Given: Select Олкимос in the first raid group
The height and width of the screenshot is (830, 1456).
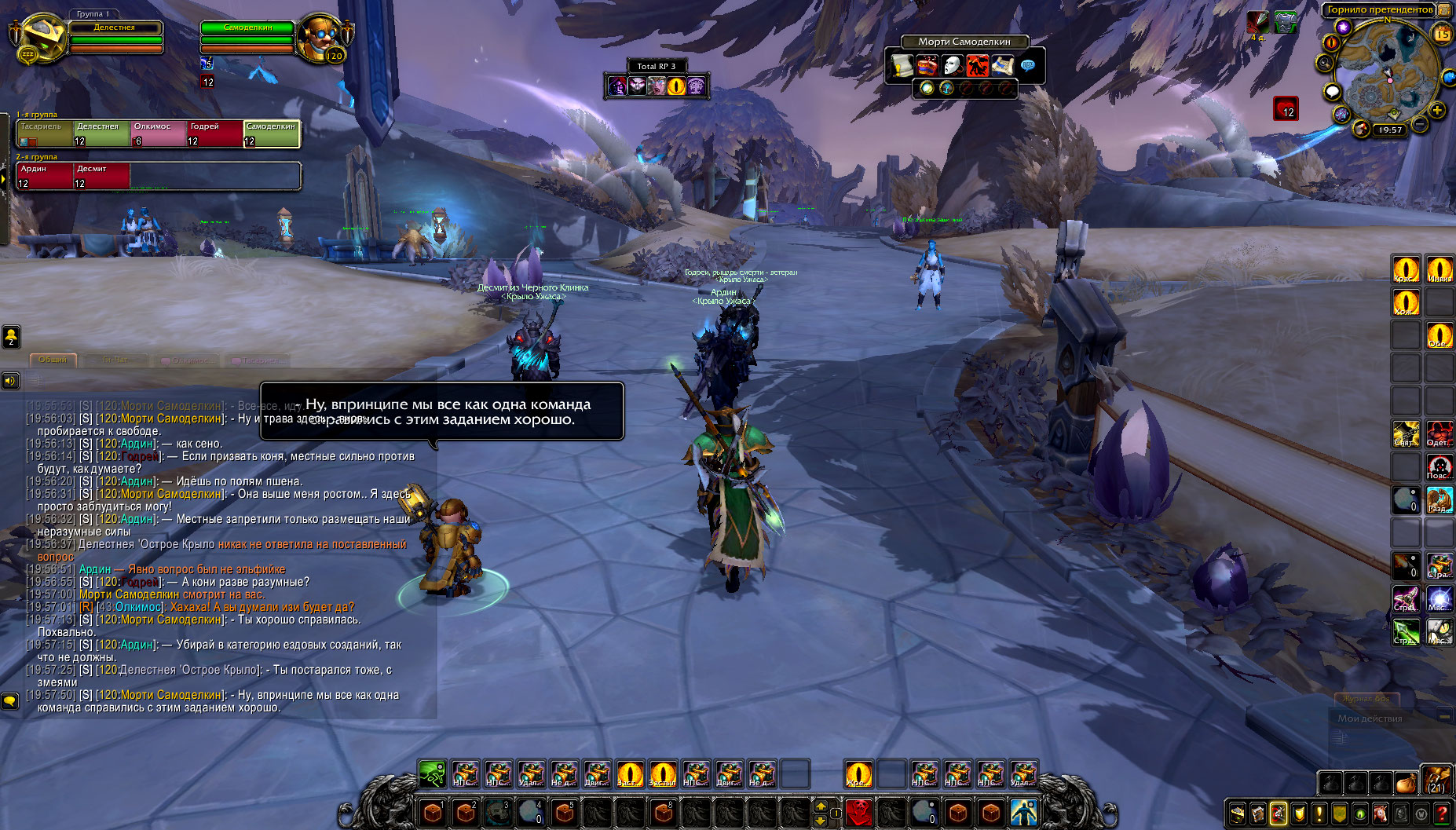Looking at the screenshot, I should 158,133.
